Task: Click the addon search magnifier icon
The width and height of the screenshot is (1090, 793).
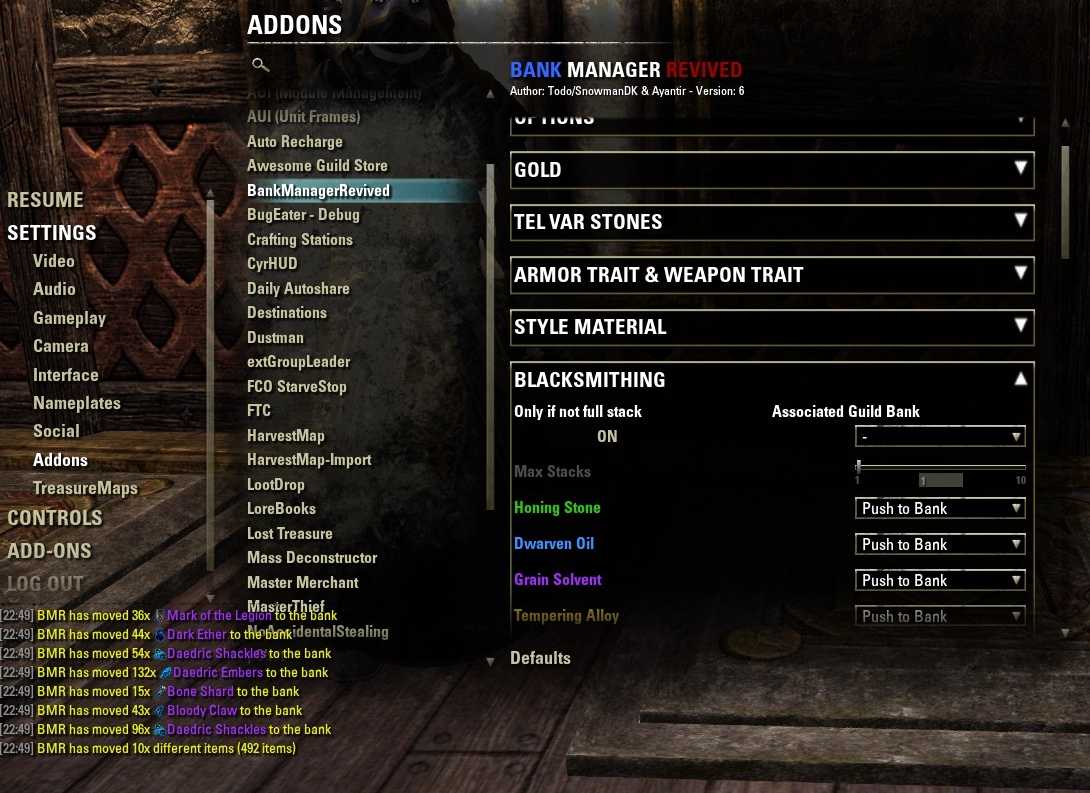Action: [x=260, y=65]
